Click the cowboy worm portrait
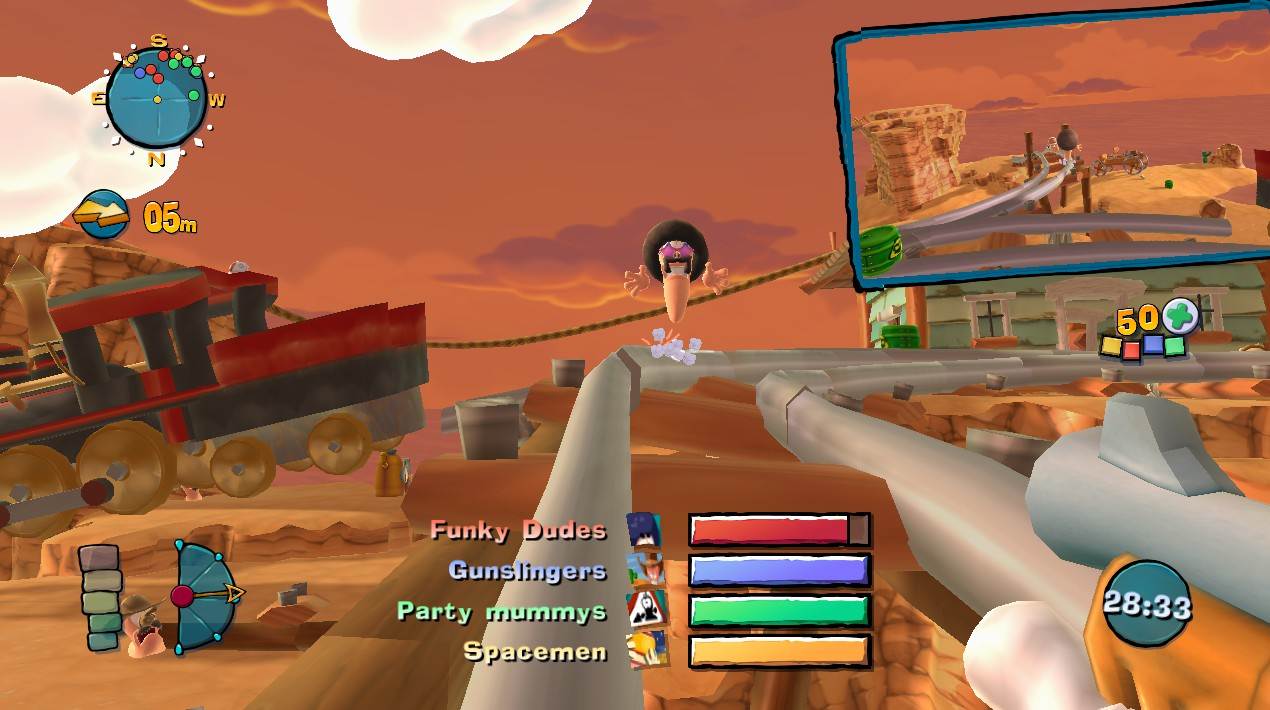1270x710 pixels. [x=143, y=625]
